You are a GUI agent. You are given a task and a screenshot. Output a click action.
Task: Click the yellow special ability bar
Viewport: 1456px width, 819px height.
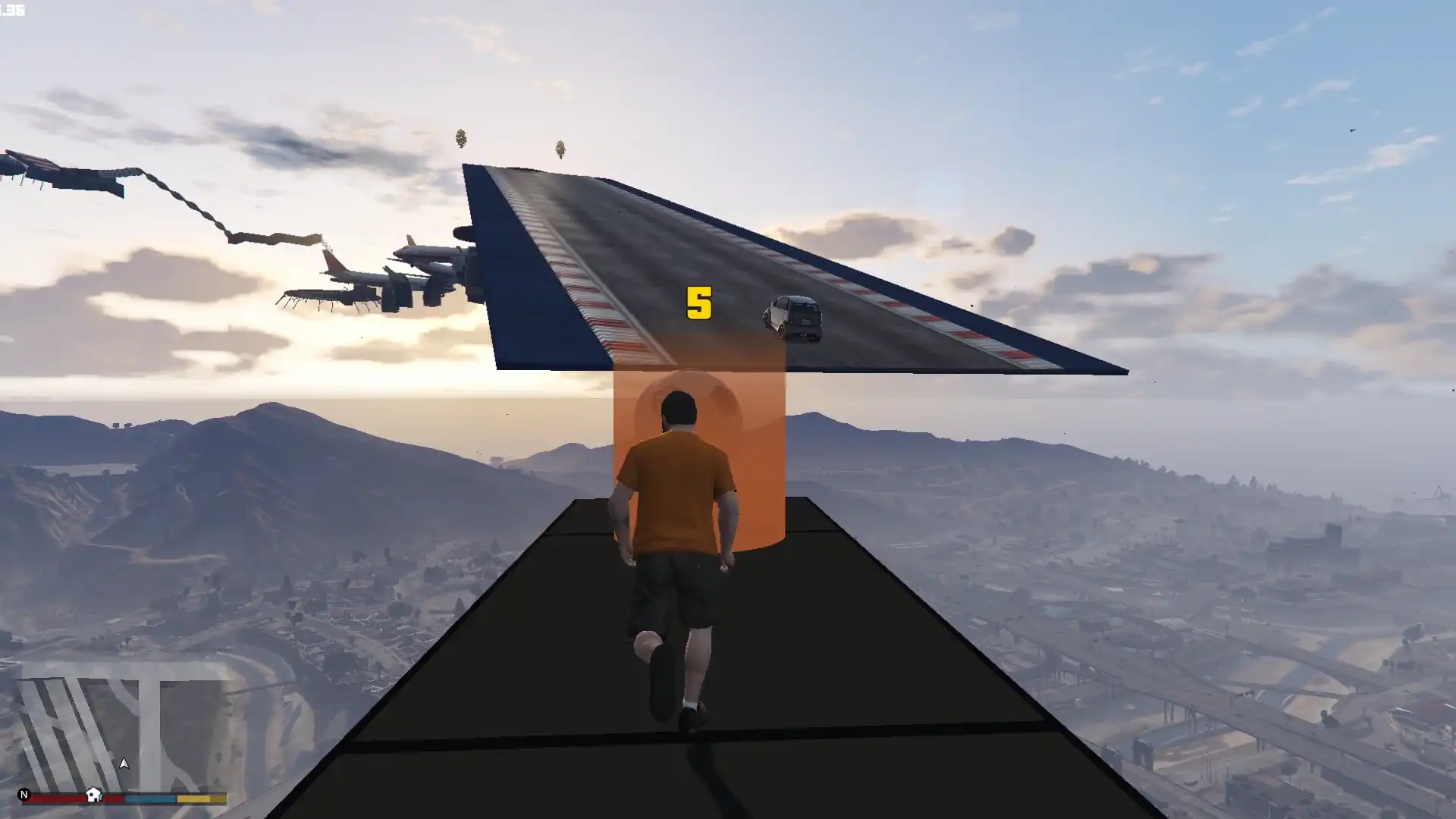coord(199,798)
